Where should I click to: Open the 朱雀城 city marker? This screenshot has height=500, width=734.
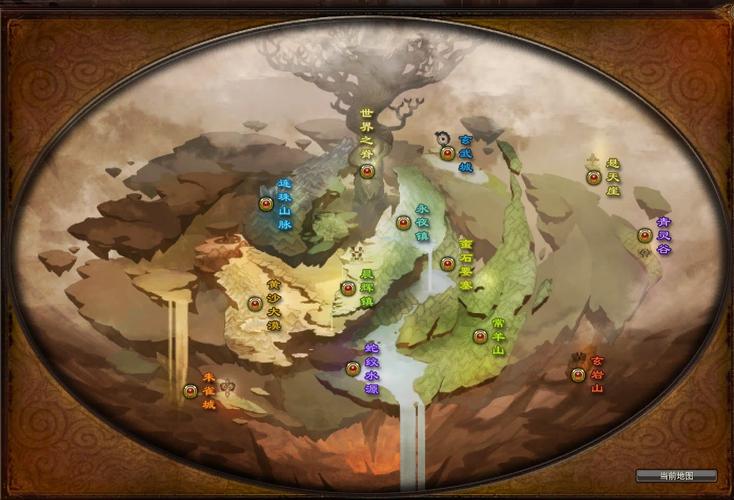(190, 391)
